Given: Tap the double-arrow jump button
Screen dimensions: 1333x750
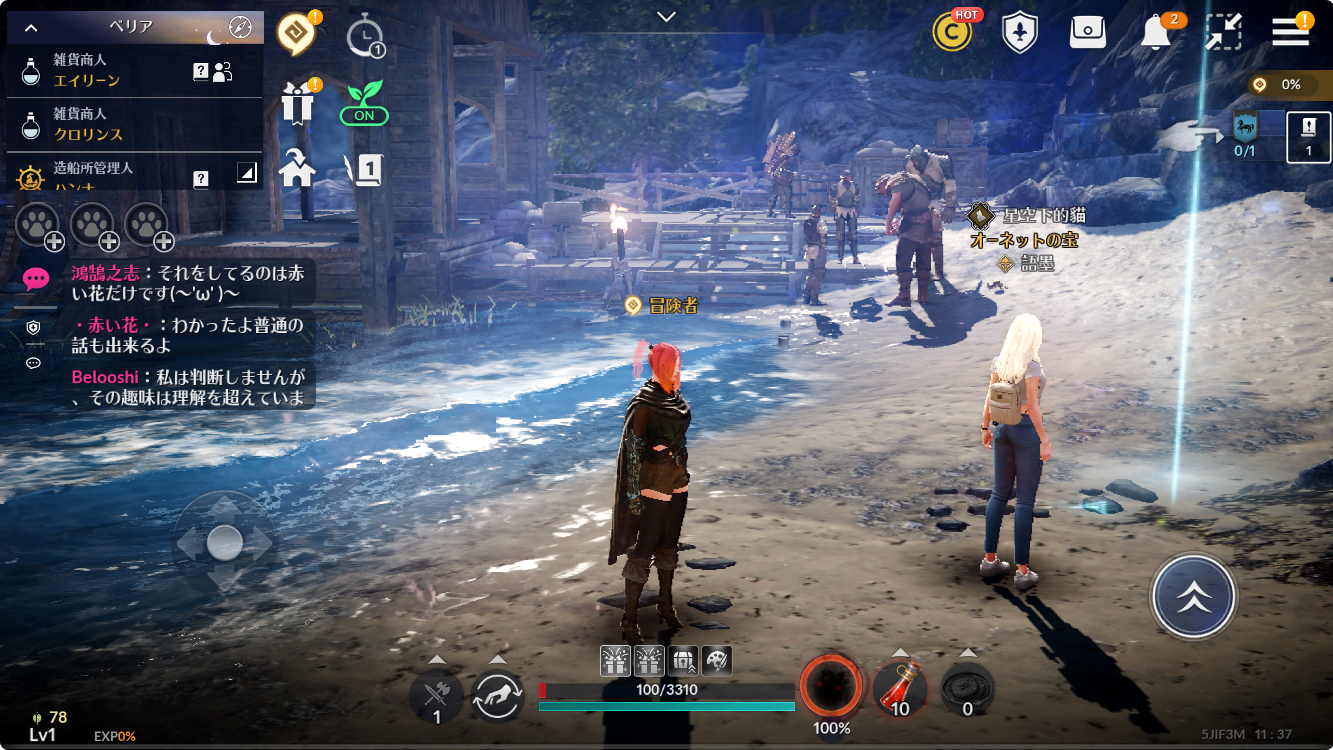Looking at the screenshot, I should [x=1193, y=597].
